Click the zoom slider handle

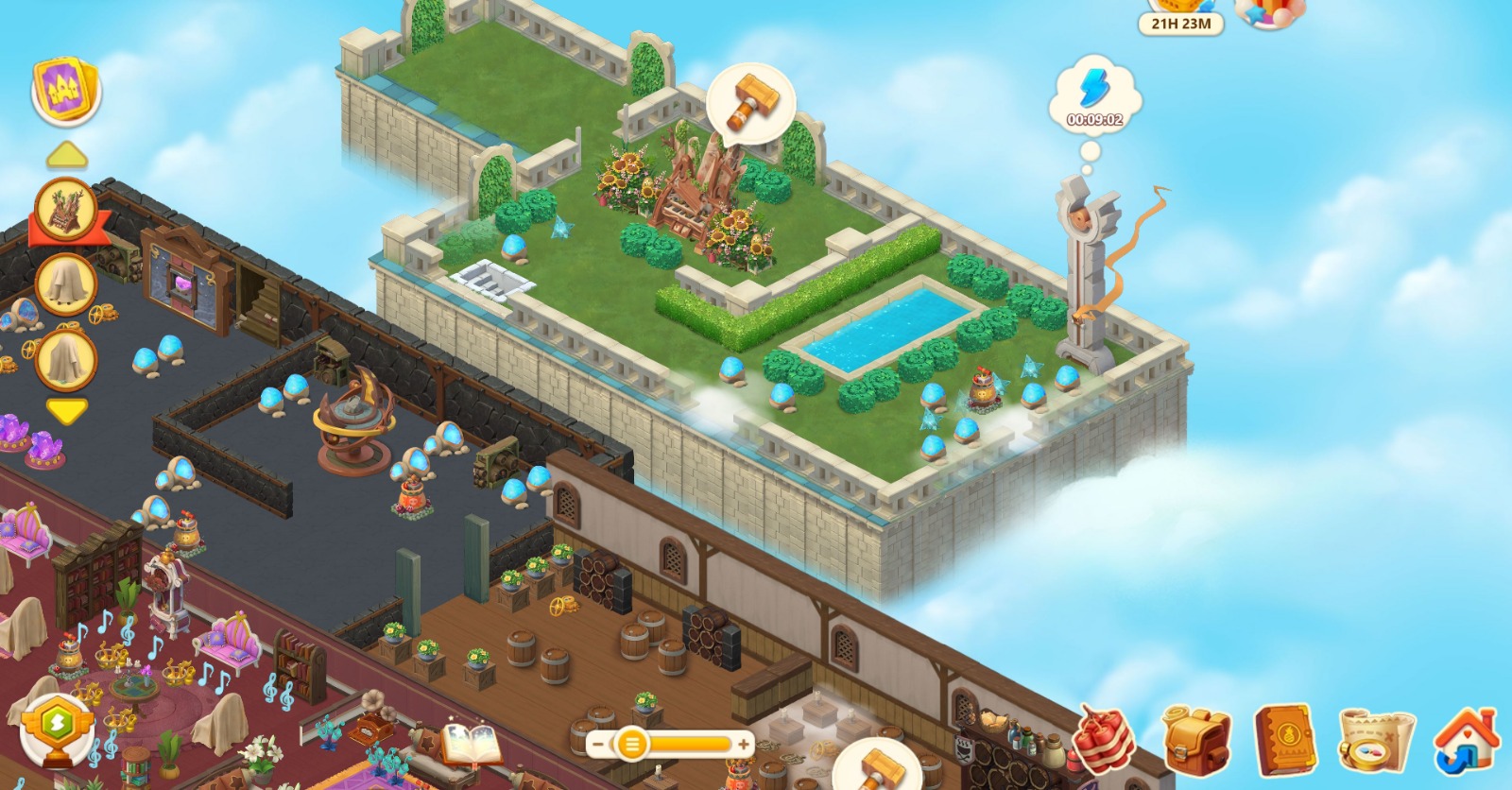(x=631, y=745)
